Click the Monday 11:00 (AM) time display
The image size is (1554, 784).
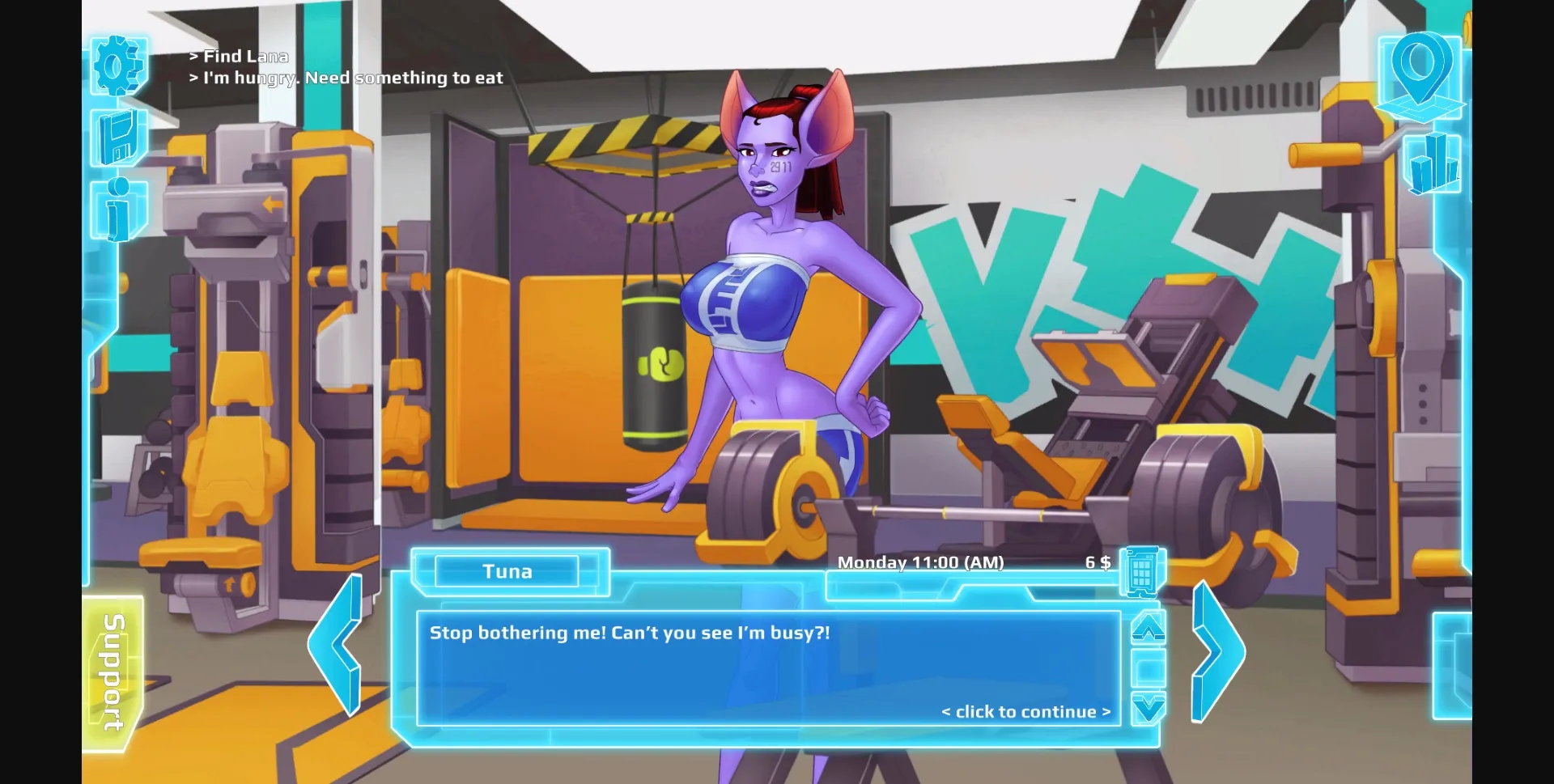pyautogui.click(x=921, y=562)
